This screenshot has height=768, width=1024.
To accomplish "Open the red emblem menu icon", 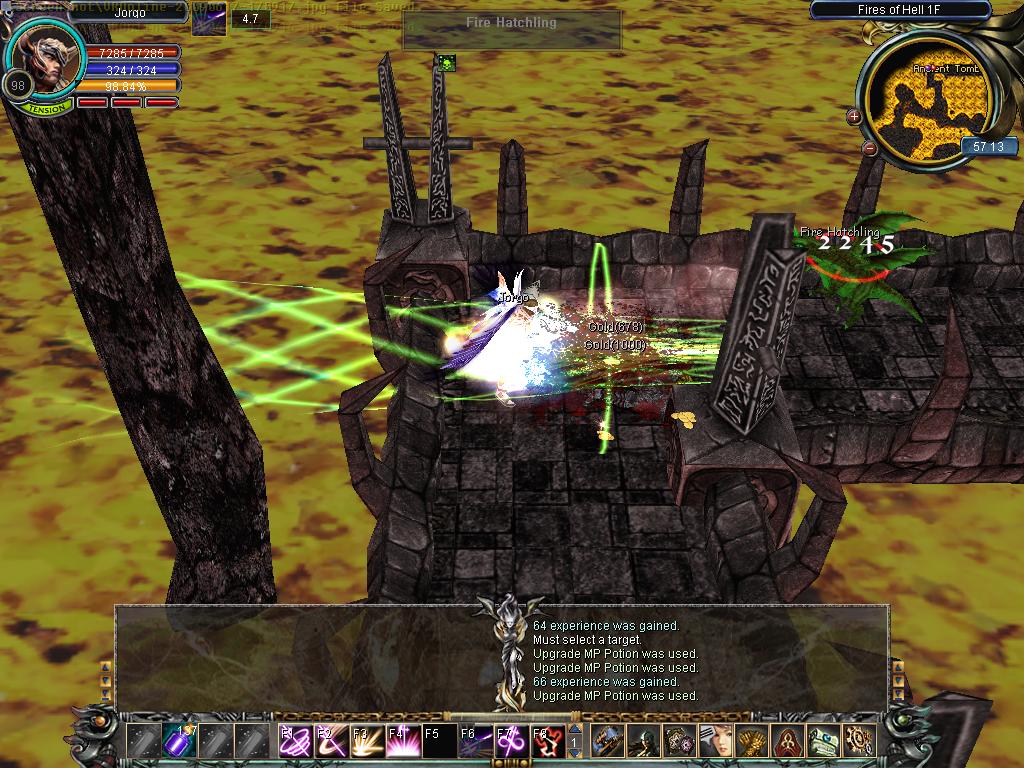I will pyautogui.click(x=788, y=741).
